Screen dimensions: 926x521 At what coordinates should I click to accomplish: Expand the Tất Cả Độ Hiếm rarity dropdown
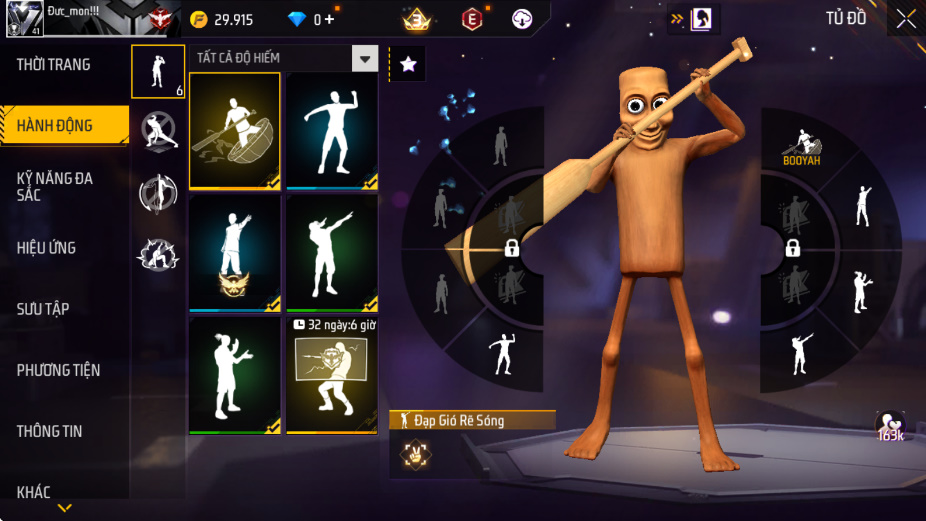pyautogui.click(x=365, y=58)
